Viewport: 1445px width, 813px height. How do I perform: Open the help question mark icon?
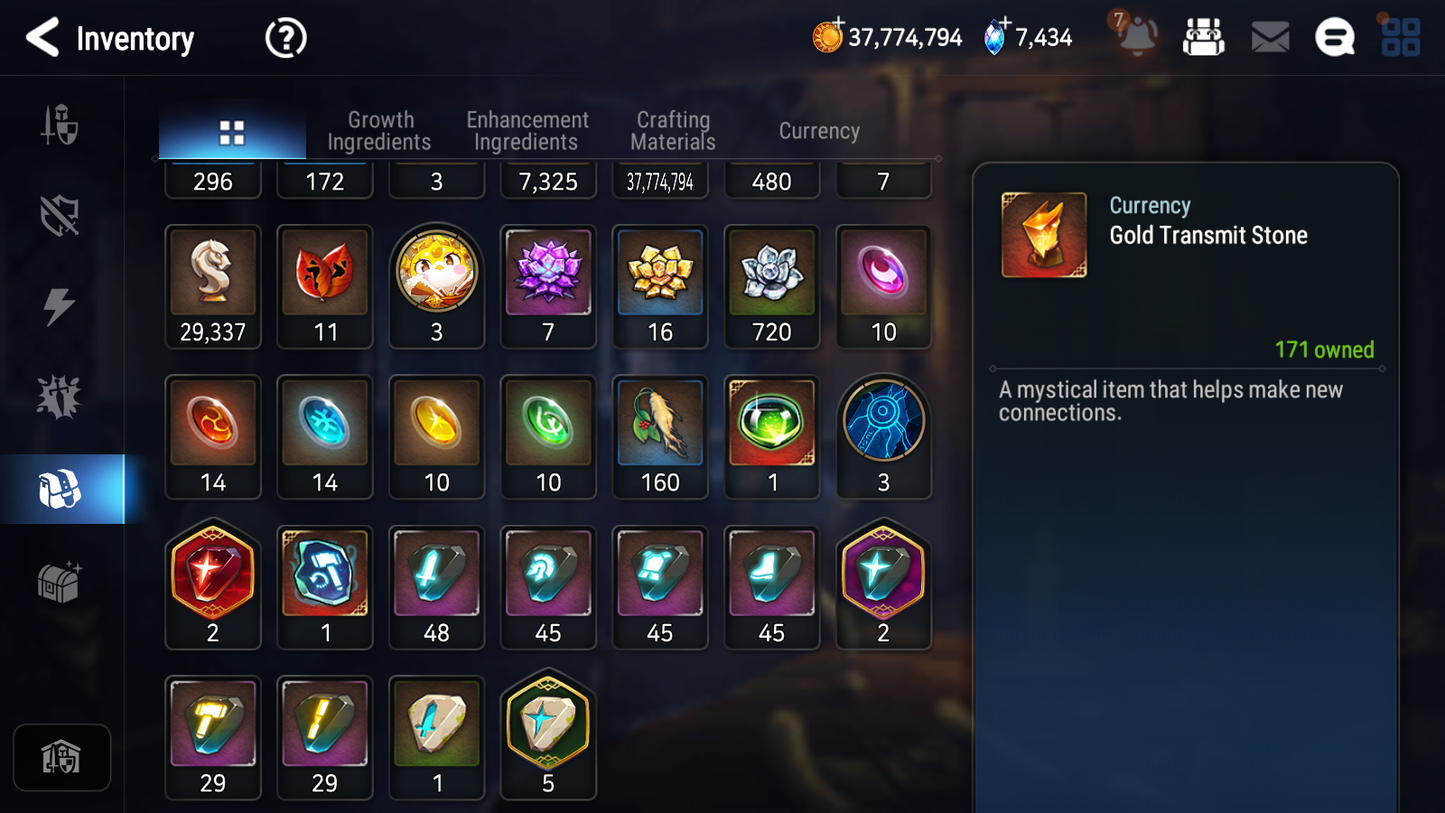point(285,37)
